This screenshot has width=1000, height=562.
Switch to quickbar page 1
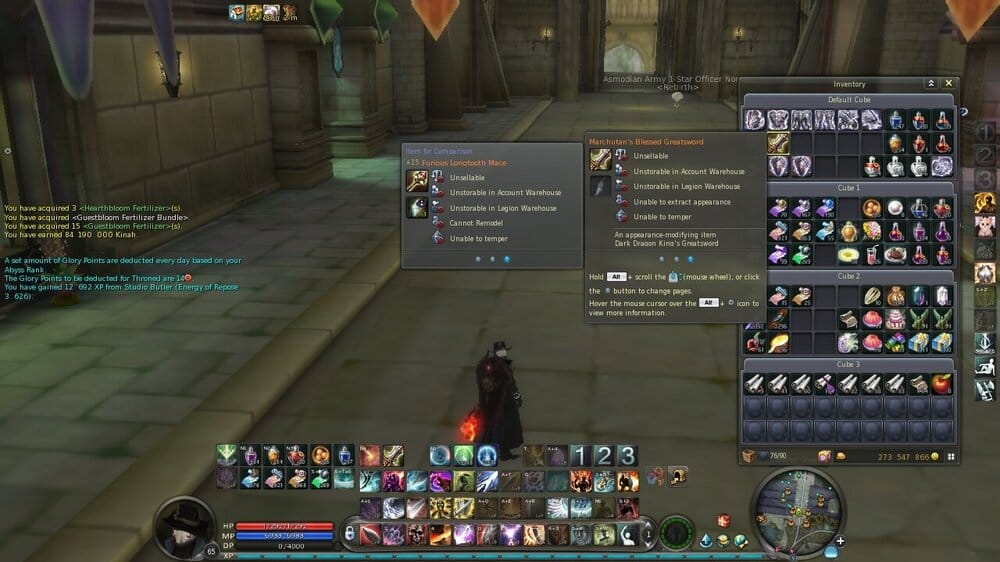coord(579,456)
